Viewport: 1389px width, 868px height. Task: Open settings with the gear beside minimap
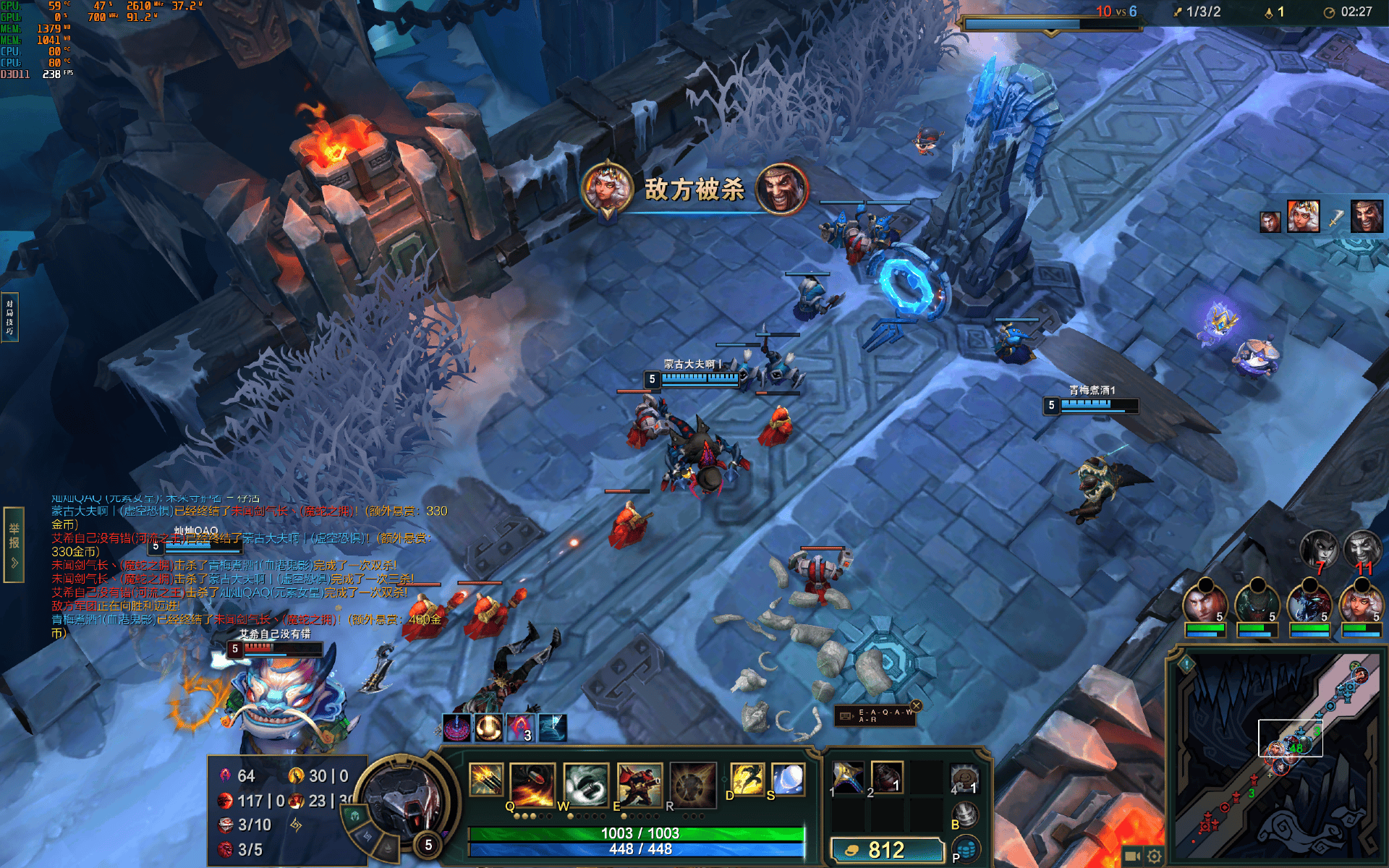click(x=1154, y=856)
